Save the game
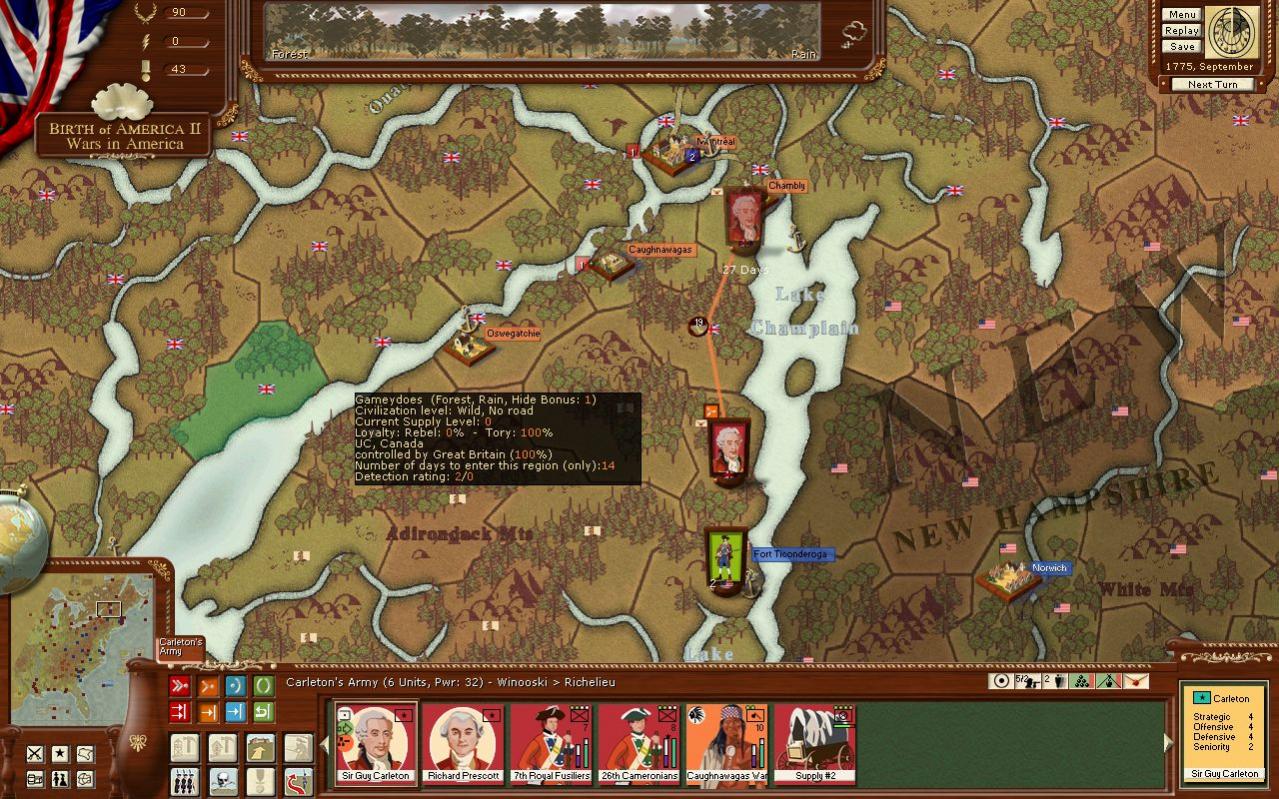Screen dimensions: 1279x799 pyautogui.click(x=1181, y=47)
